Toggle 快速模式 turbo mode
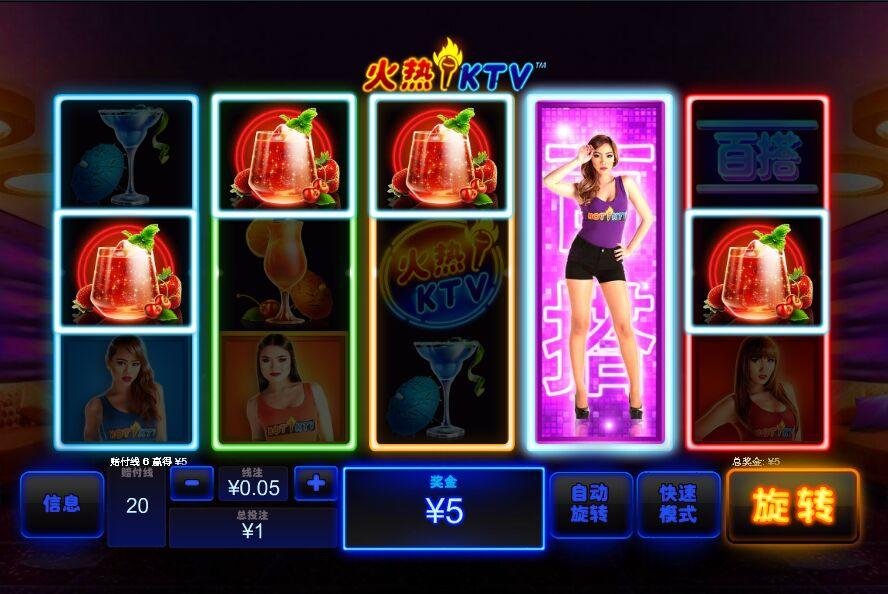Image resolution: width=888 pixels, height=594 pixels. coord(678,504)
